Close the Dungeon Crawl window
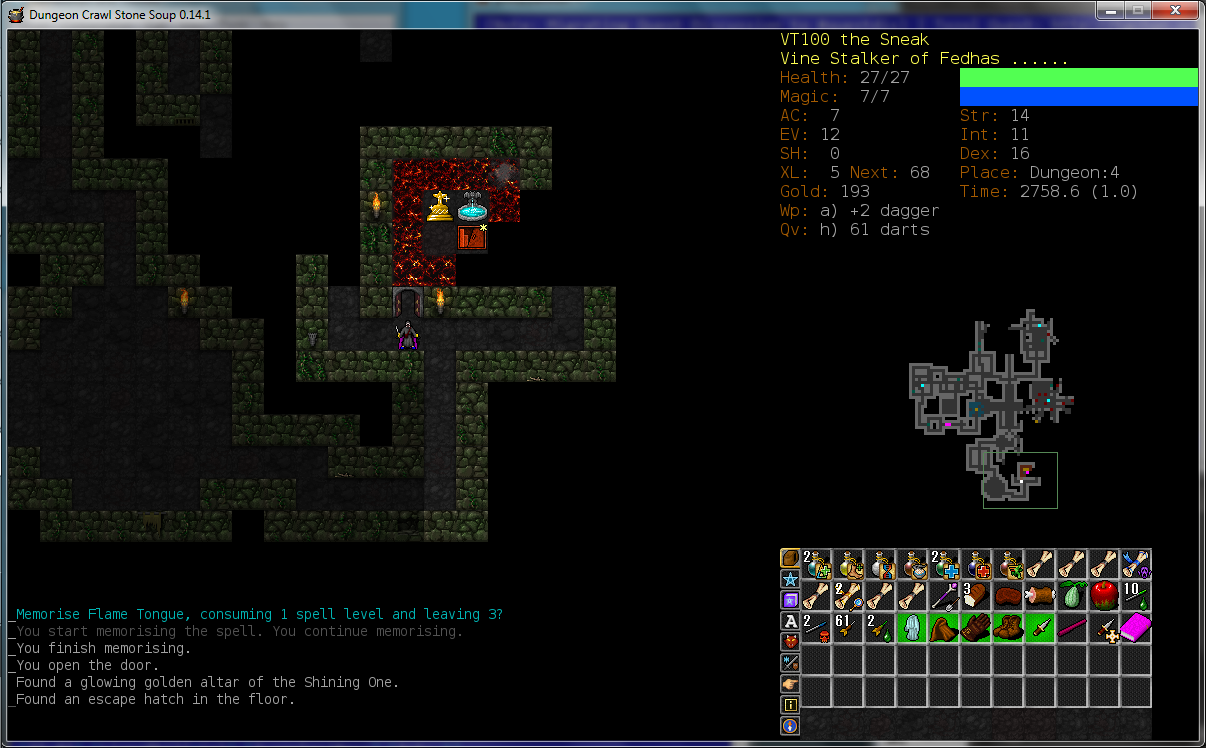1206x748 pixels. click(x=1175, y=11)
